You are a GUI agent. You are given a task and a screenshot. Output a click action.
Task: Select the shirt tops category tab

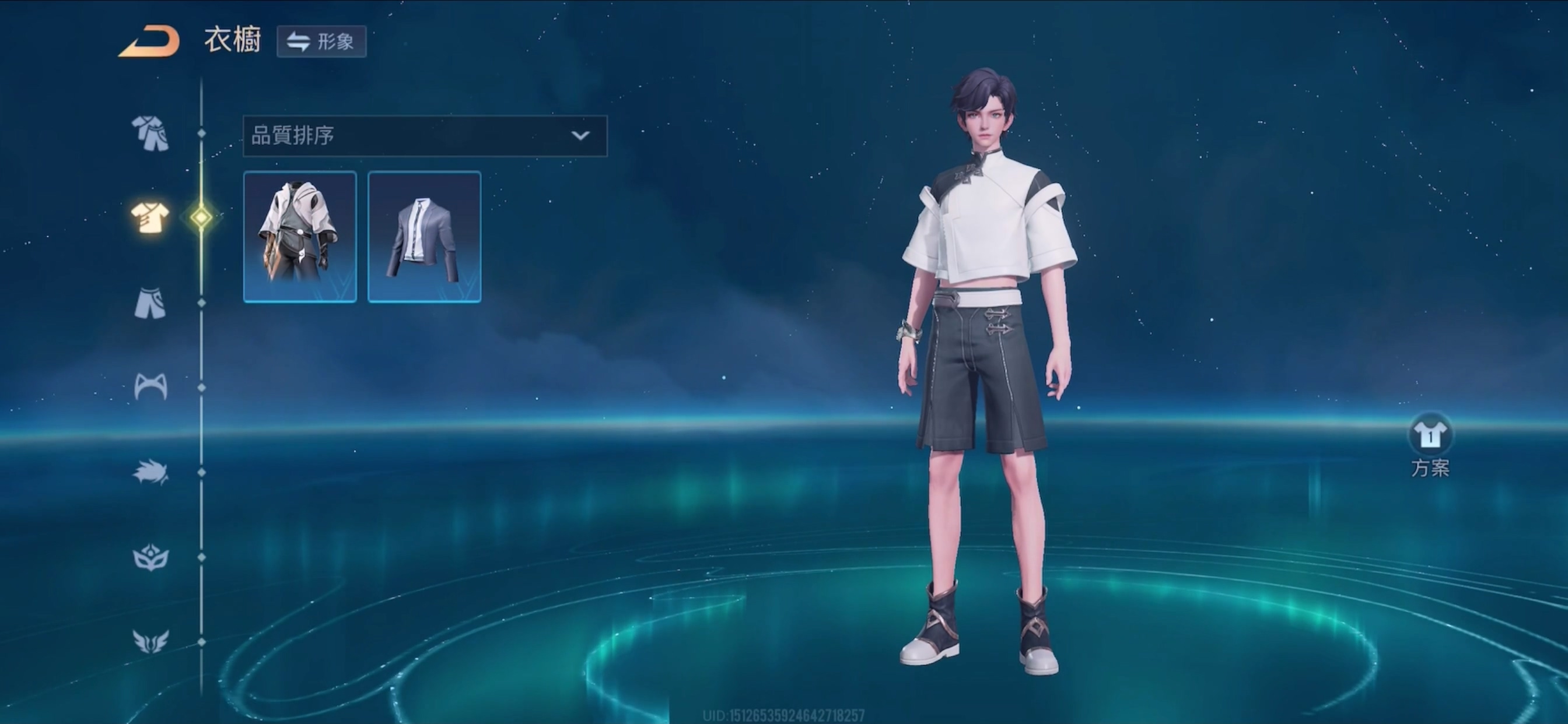click(150, 217)
